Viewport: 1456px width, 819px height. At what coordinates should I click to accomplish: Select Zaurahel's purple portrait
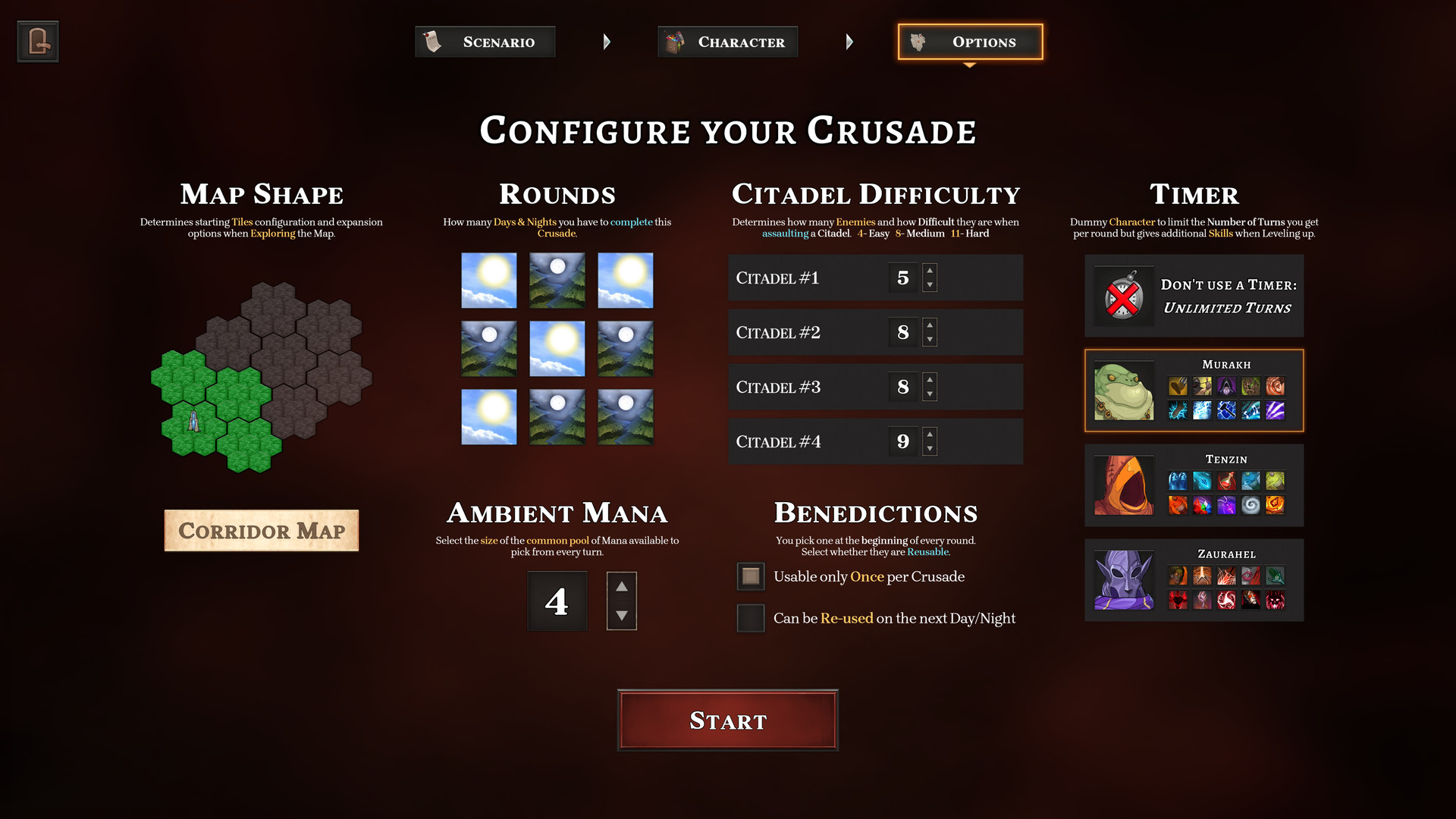[x=1124, y=580]
